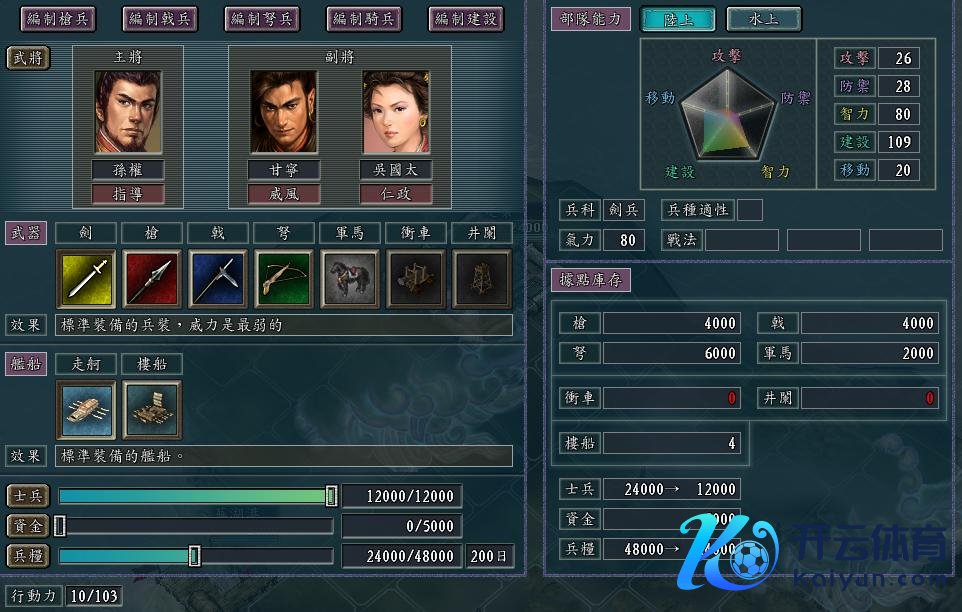
Task: Click the 編制槍兵 button
Action: pyautogui.click(x=57, y=18)
